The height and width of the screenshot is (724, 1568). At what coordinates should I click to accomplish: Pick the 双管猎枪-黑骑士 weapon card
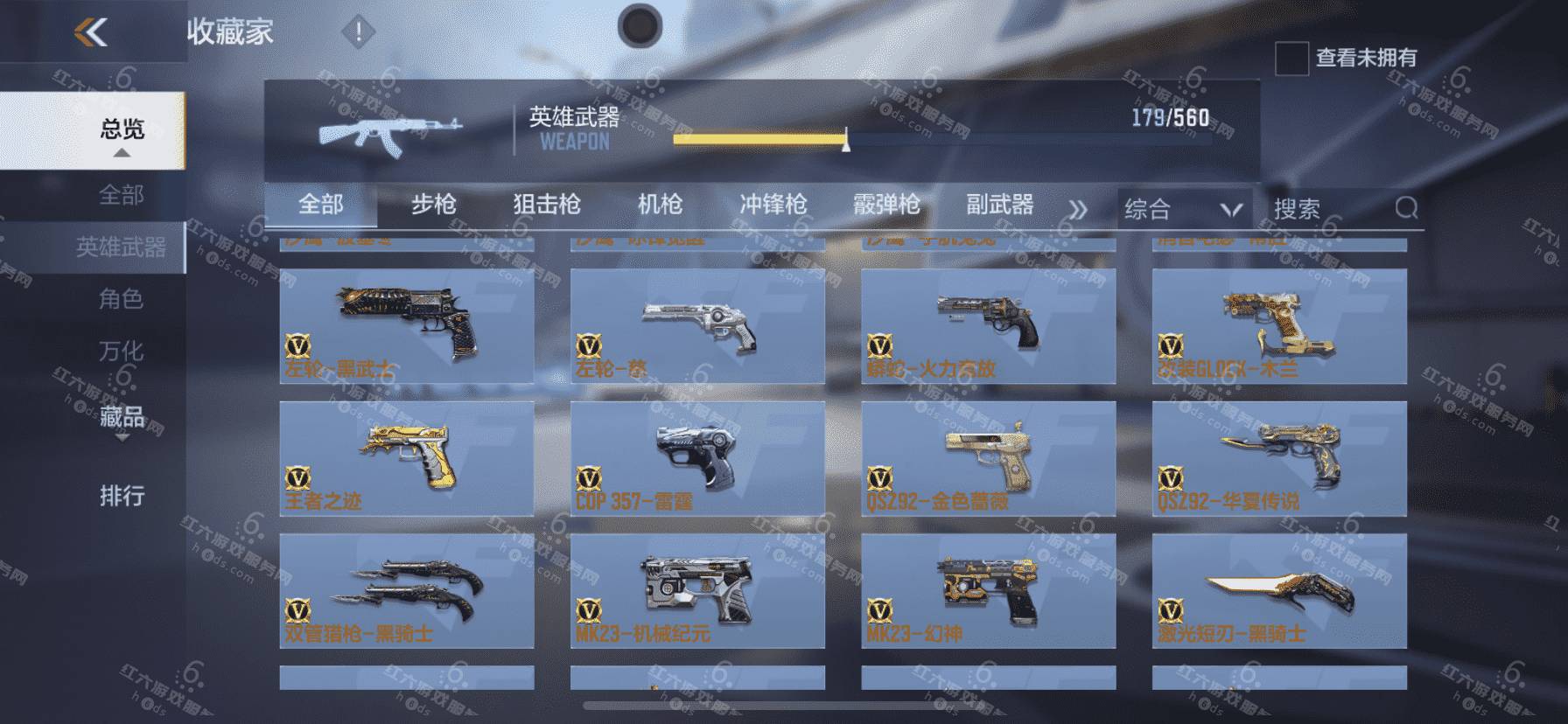click(x=407, y=591)
